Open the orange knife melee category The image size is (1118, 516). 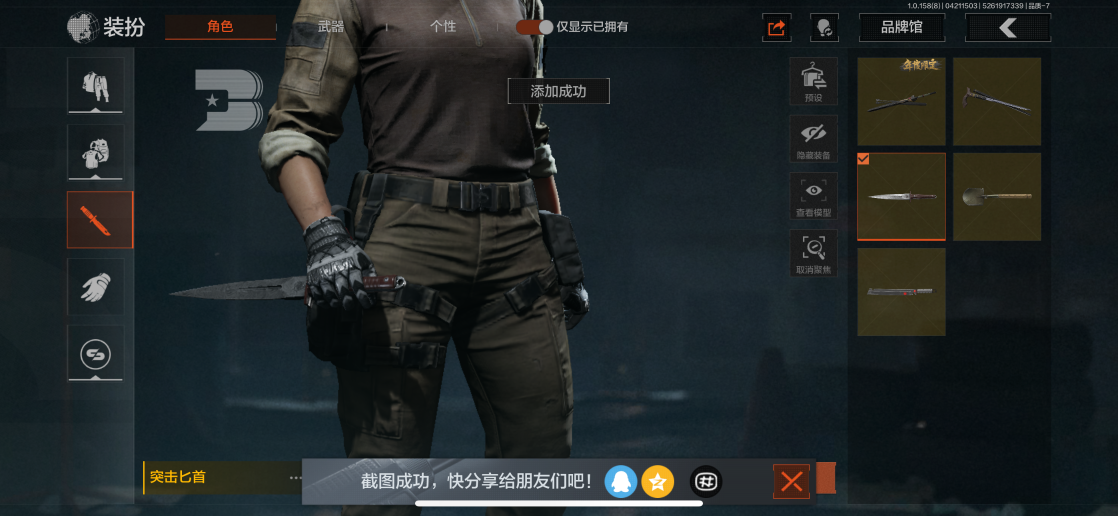pyautogui.click(x=99, y=220)
